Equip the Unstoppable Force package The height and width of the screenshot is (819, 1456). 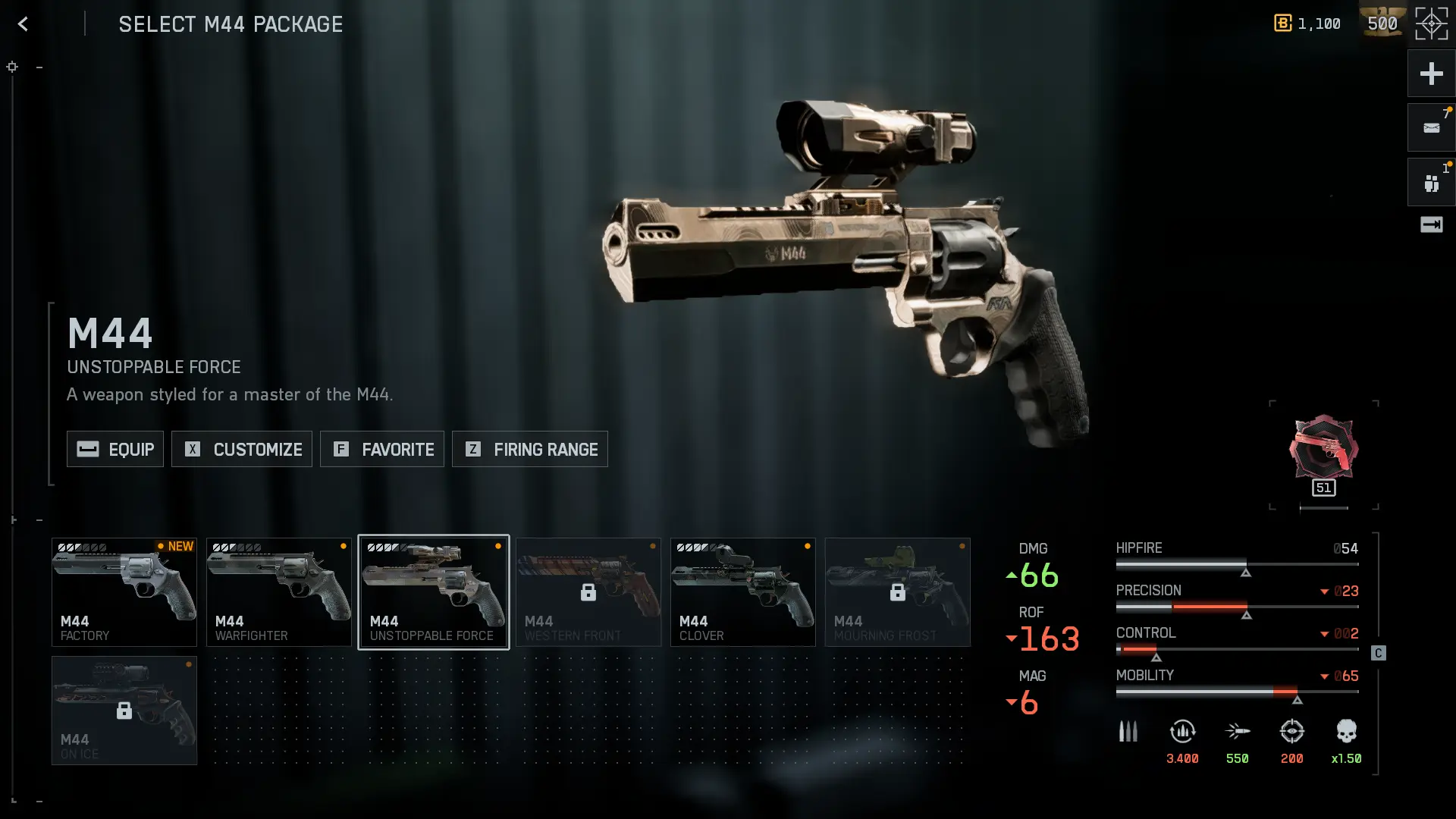(115, 449)
